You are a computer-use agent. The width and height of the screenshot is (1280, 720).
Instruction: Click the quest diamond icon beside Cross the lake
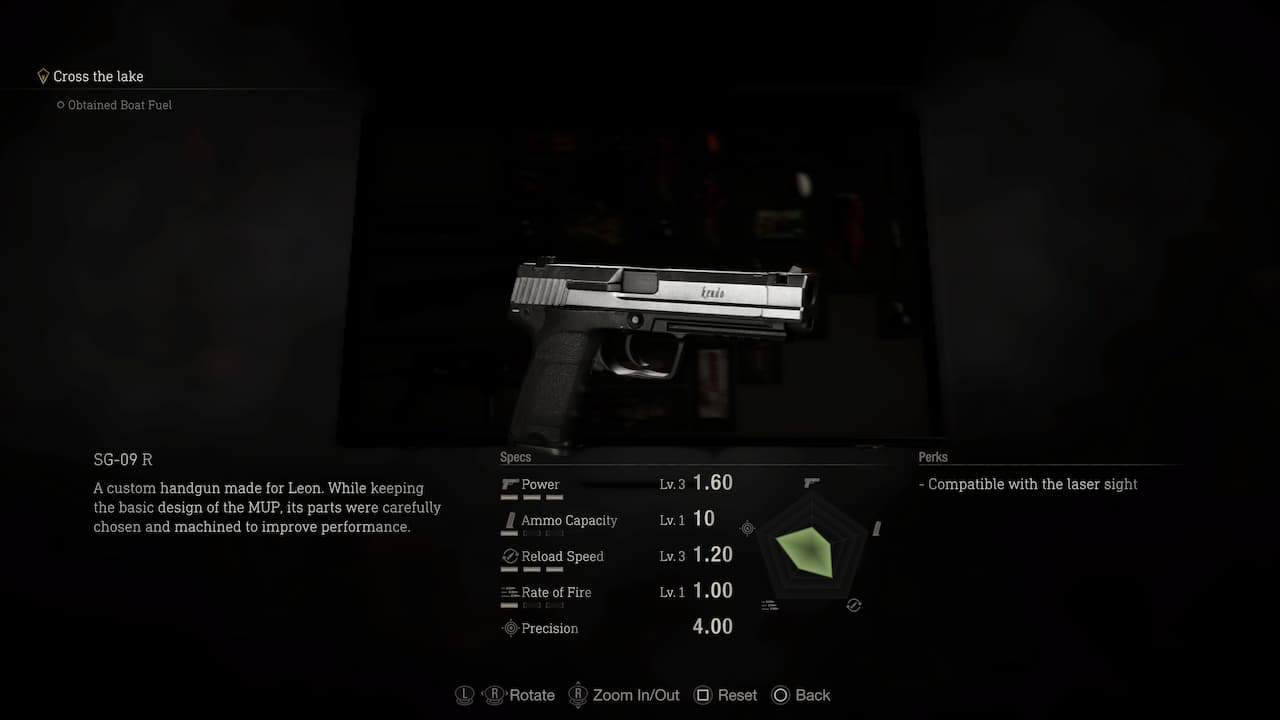pyautogui.click(x=43, y=75)
